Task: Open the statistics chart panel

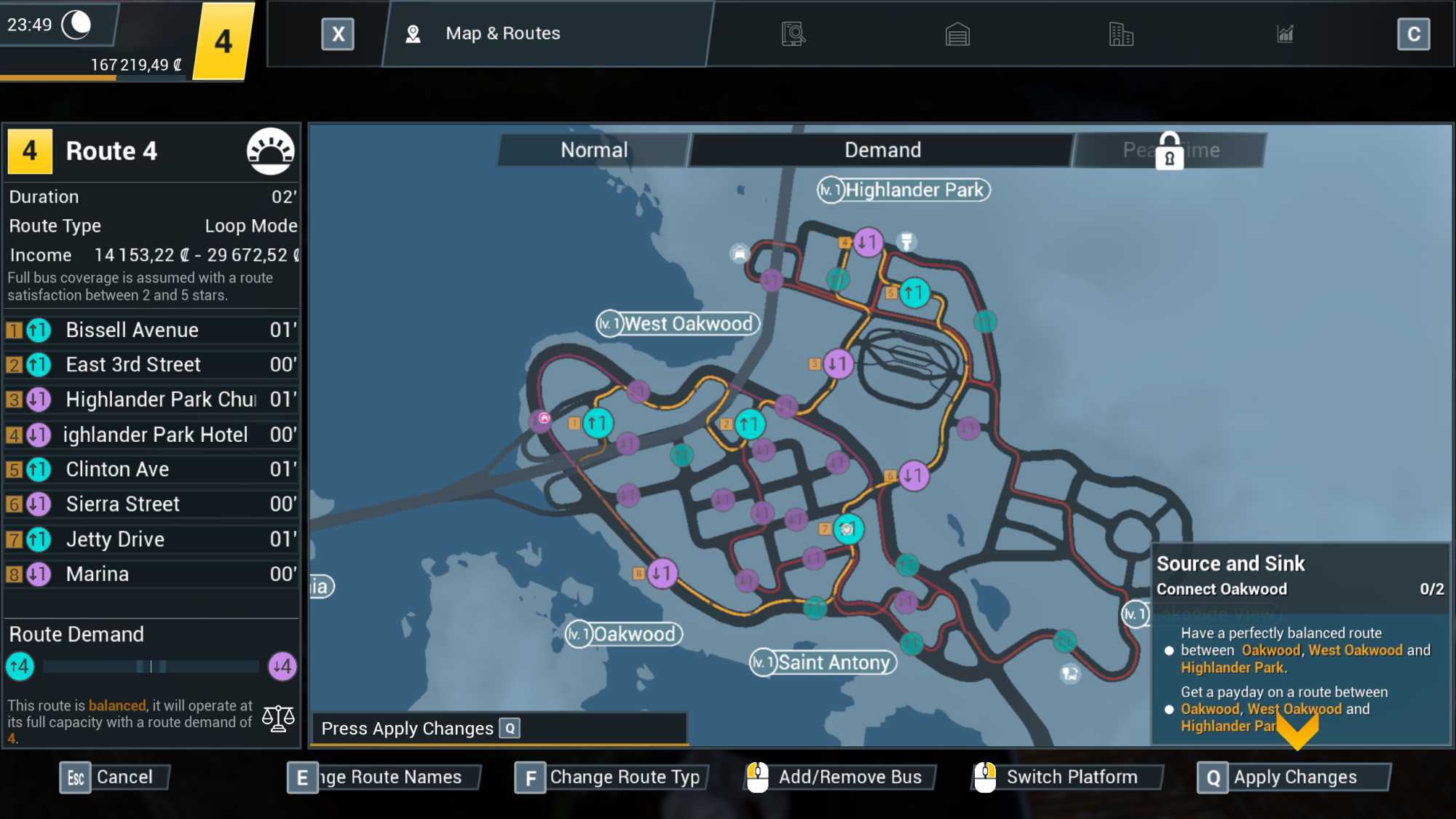Action: pyautogui.click(x=1286, y=33)
